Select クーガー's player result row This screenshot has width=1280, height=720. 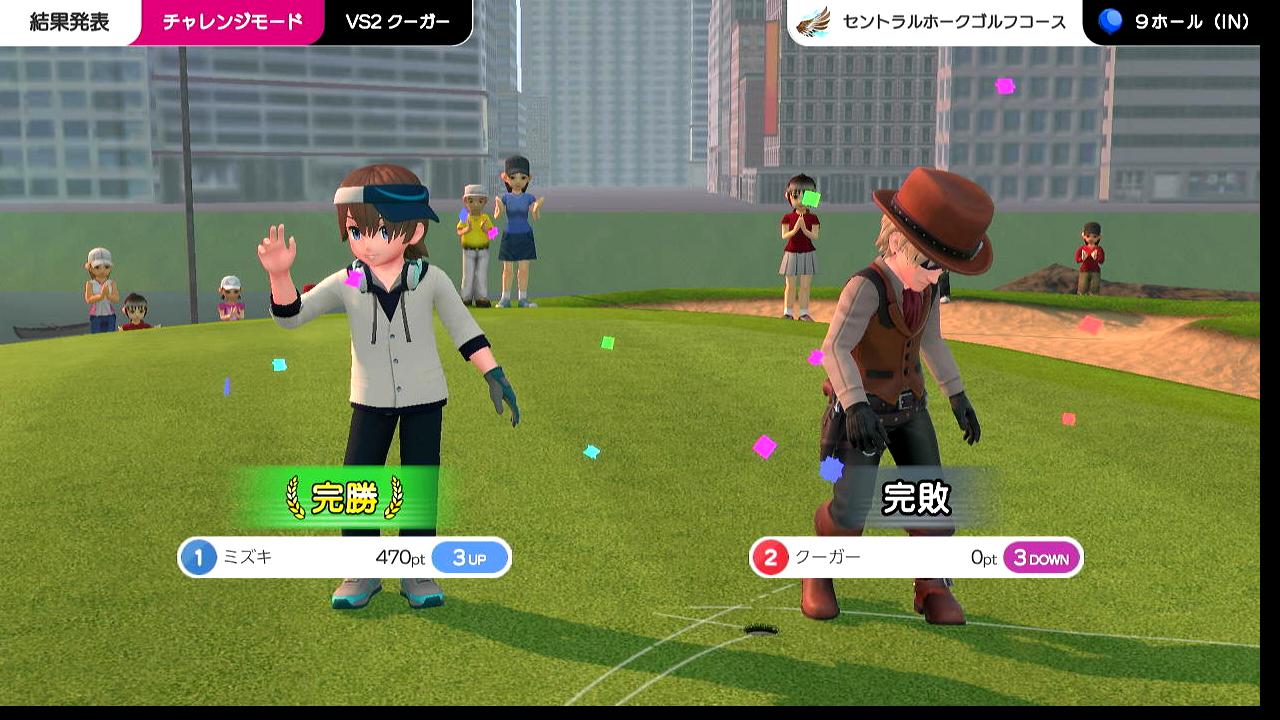(x=915, y=558)
